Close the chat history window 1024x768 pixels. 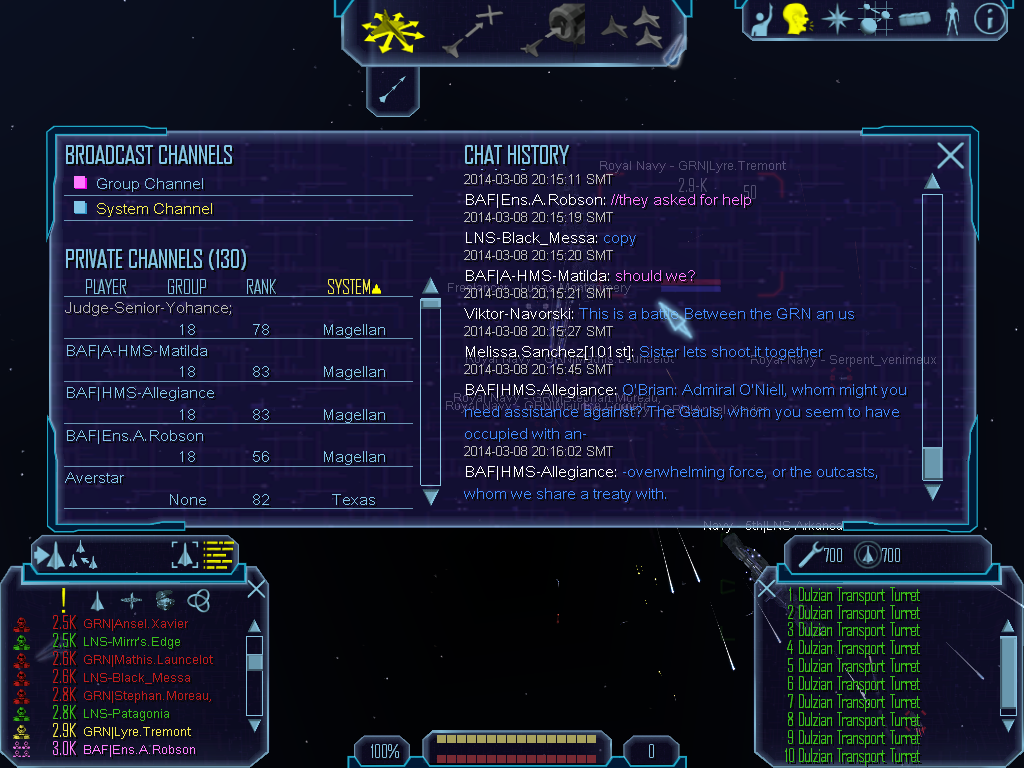950,155
